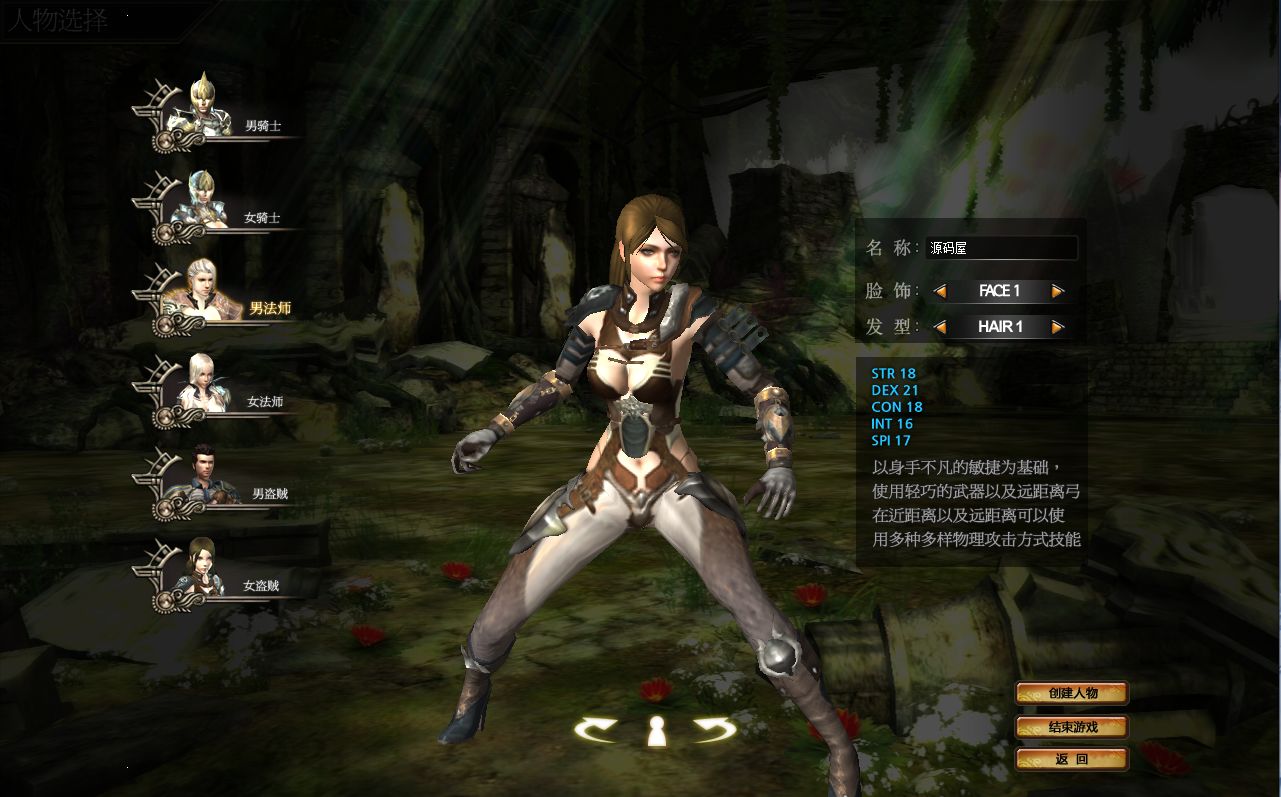Screen dimensions: 1281x797
Task: Go back a face with FACE 1 left arrow
Action: click(x=940, y=291)
